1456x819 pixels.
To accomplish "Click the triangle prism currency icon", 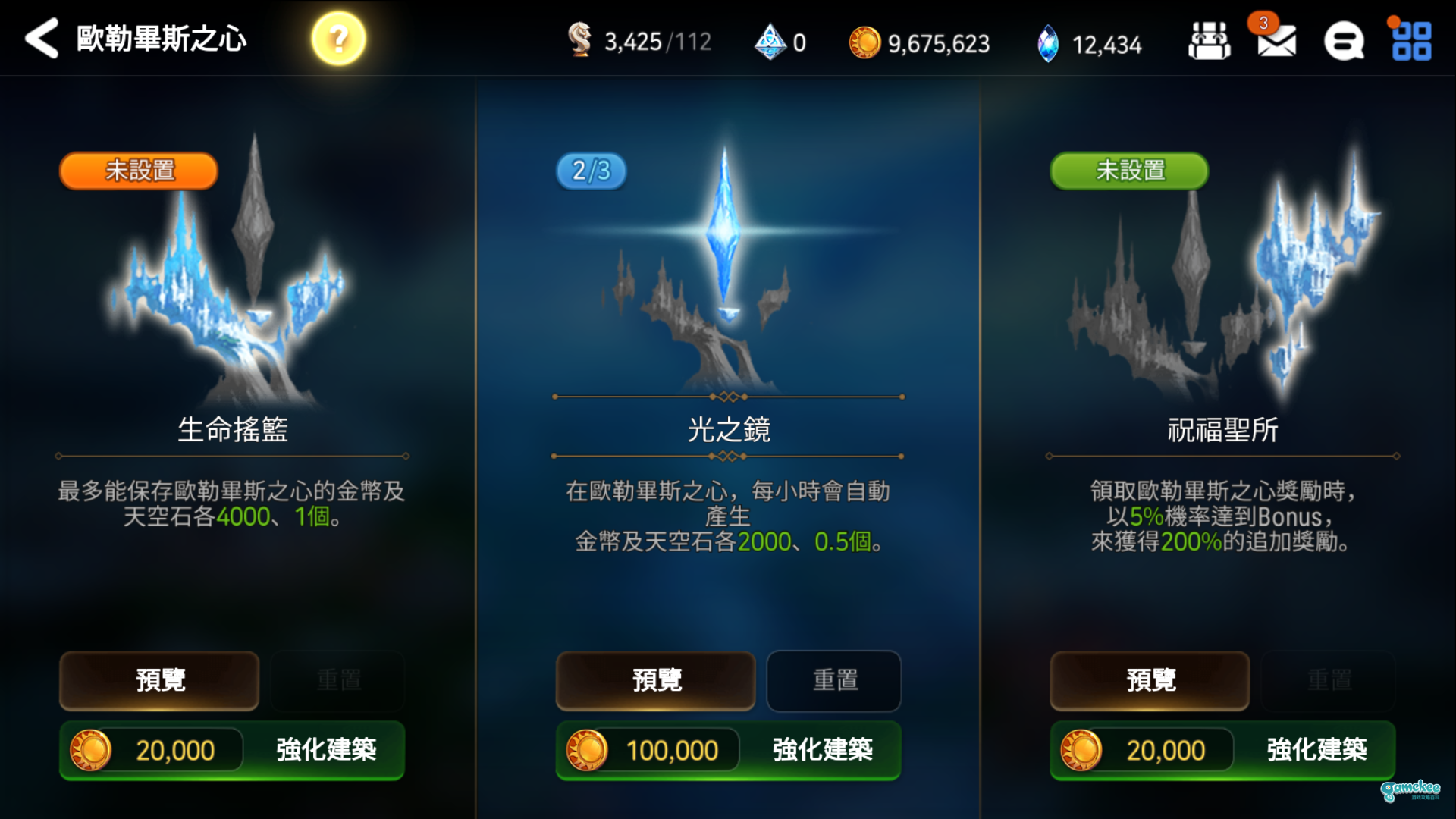I will pyautogui.click(x=770, y=42).
